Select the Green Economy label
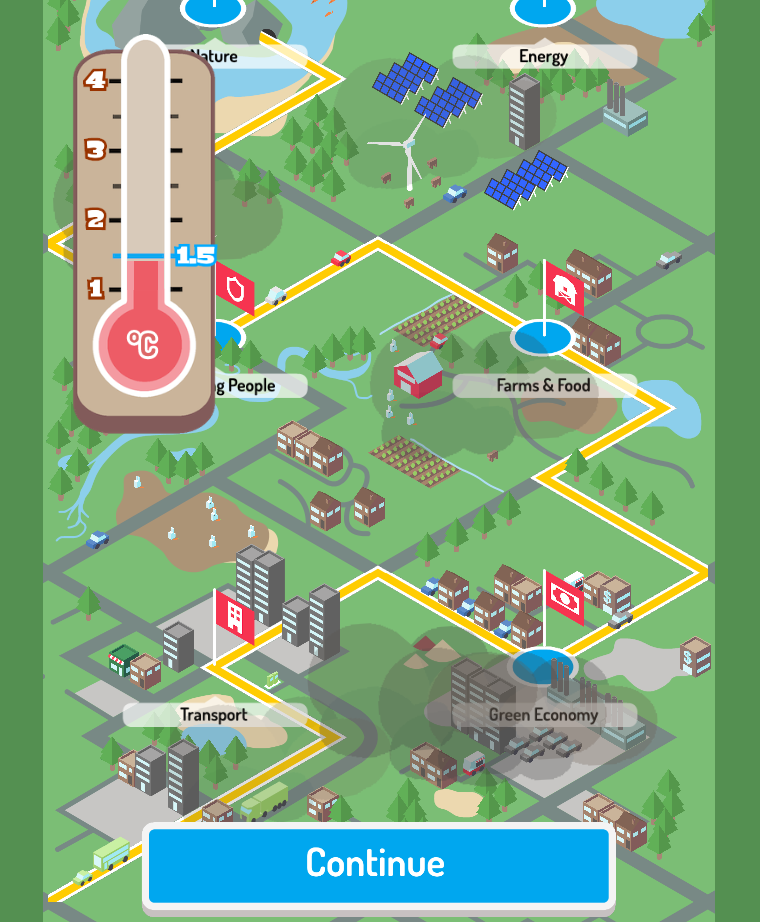The width and height of the screenshot is (760, 922). [543, 714]
